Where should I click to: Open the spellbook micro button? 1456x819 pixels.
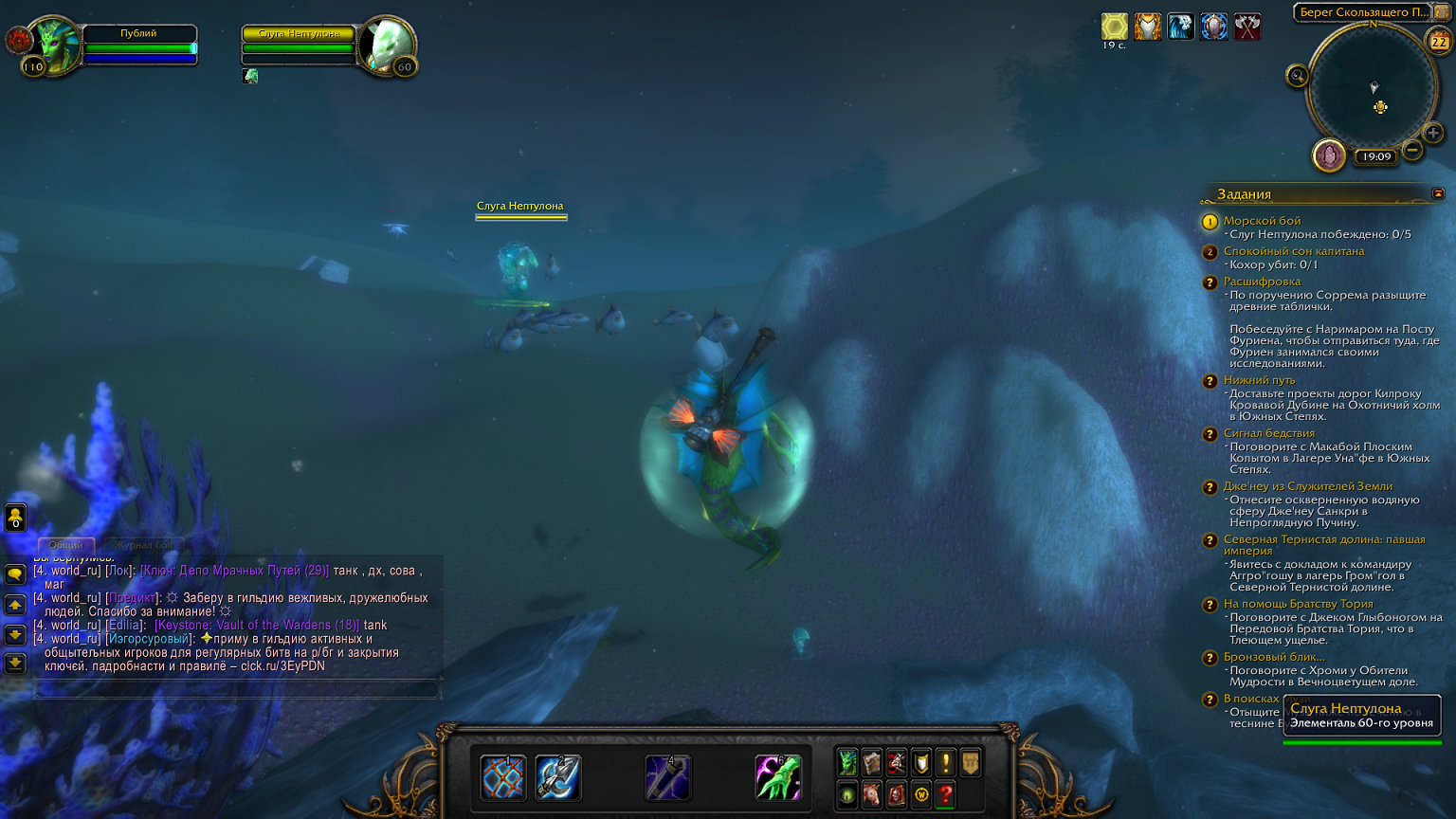(x=872, y=762)
